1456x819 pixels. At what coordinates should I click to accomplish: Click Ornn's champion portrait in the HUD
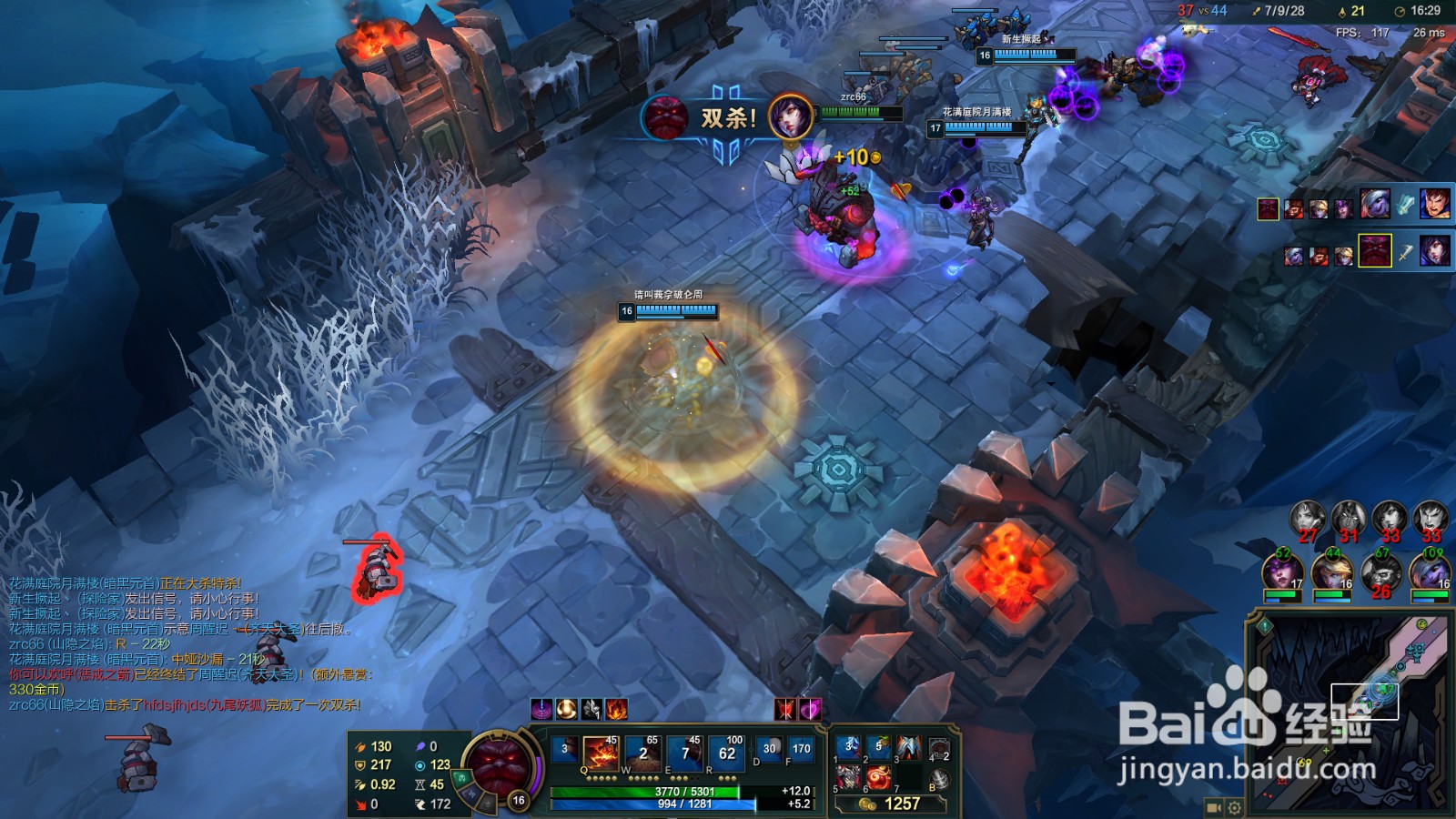coord(497,763)
